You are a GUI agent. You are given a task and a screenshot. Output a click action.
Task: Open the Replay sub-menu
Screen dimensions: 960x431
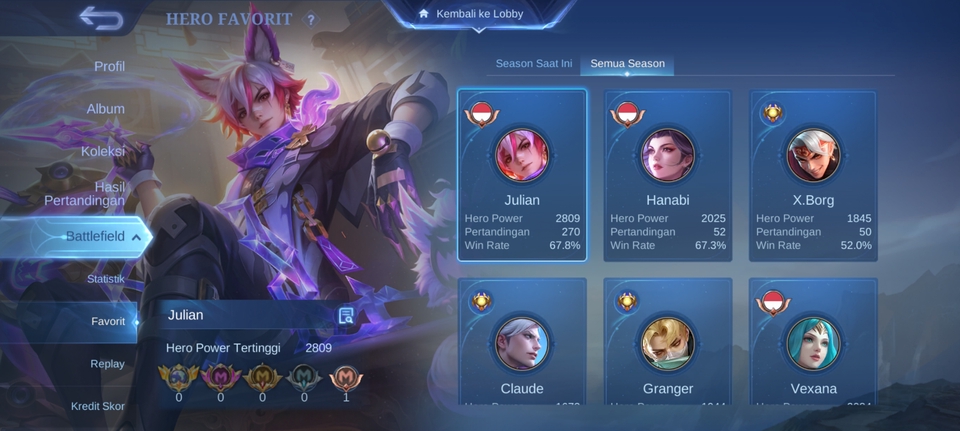tap(107, 364)
